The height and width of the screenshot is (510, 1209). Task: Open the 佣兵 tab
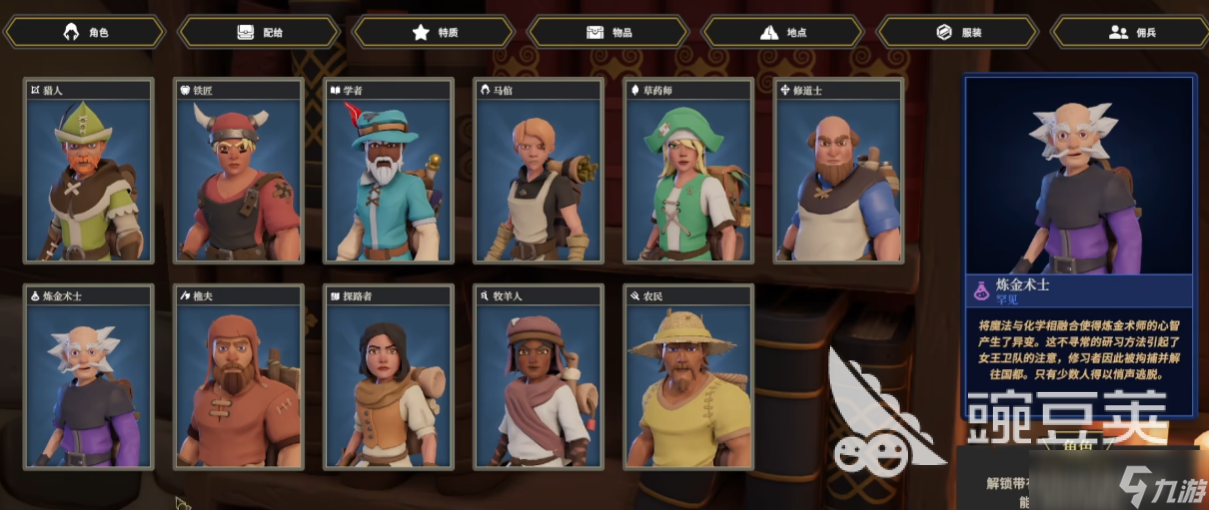pos(1133,32)
